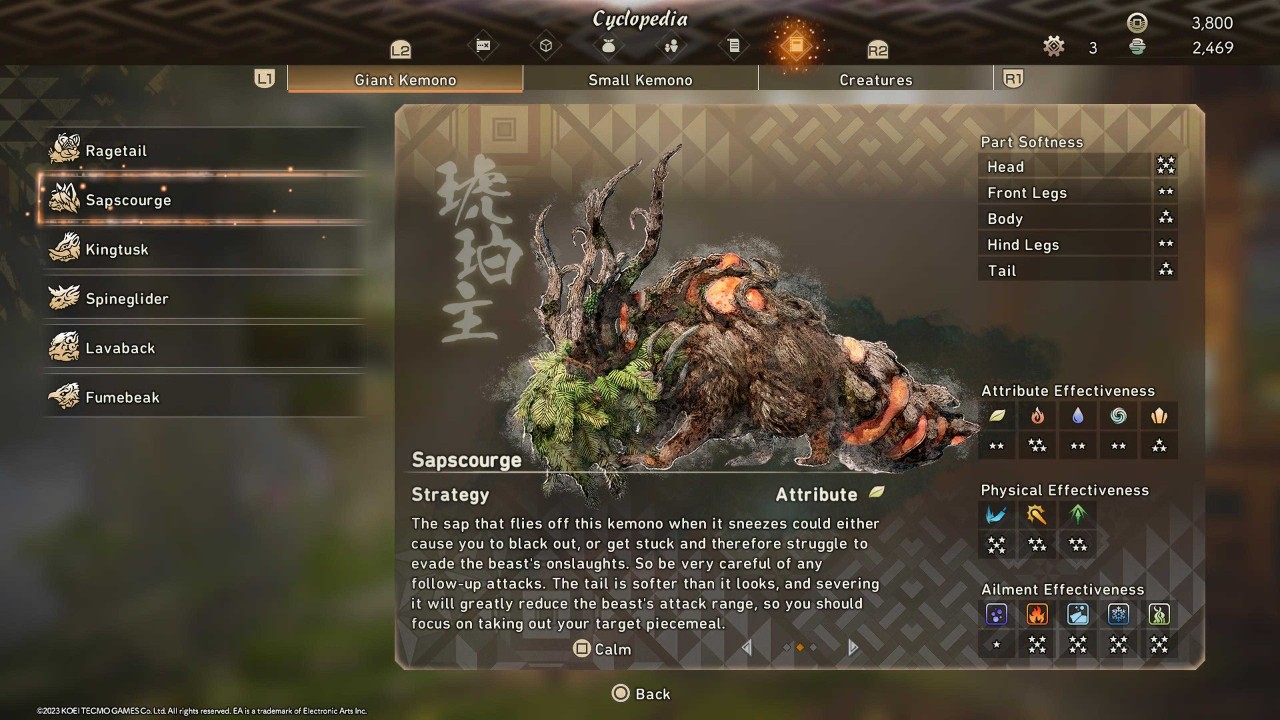
Task: Open the leftmost map-marker menu icon
Action: pyautogui.click(x=484, y=46)
